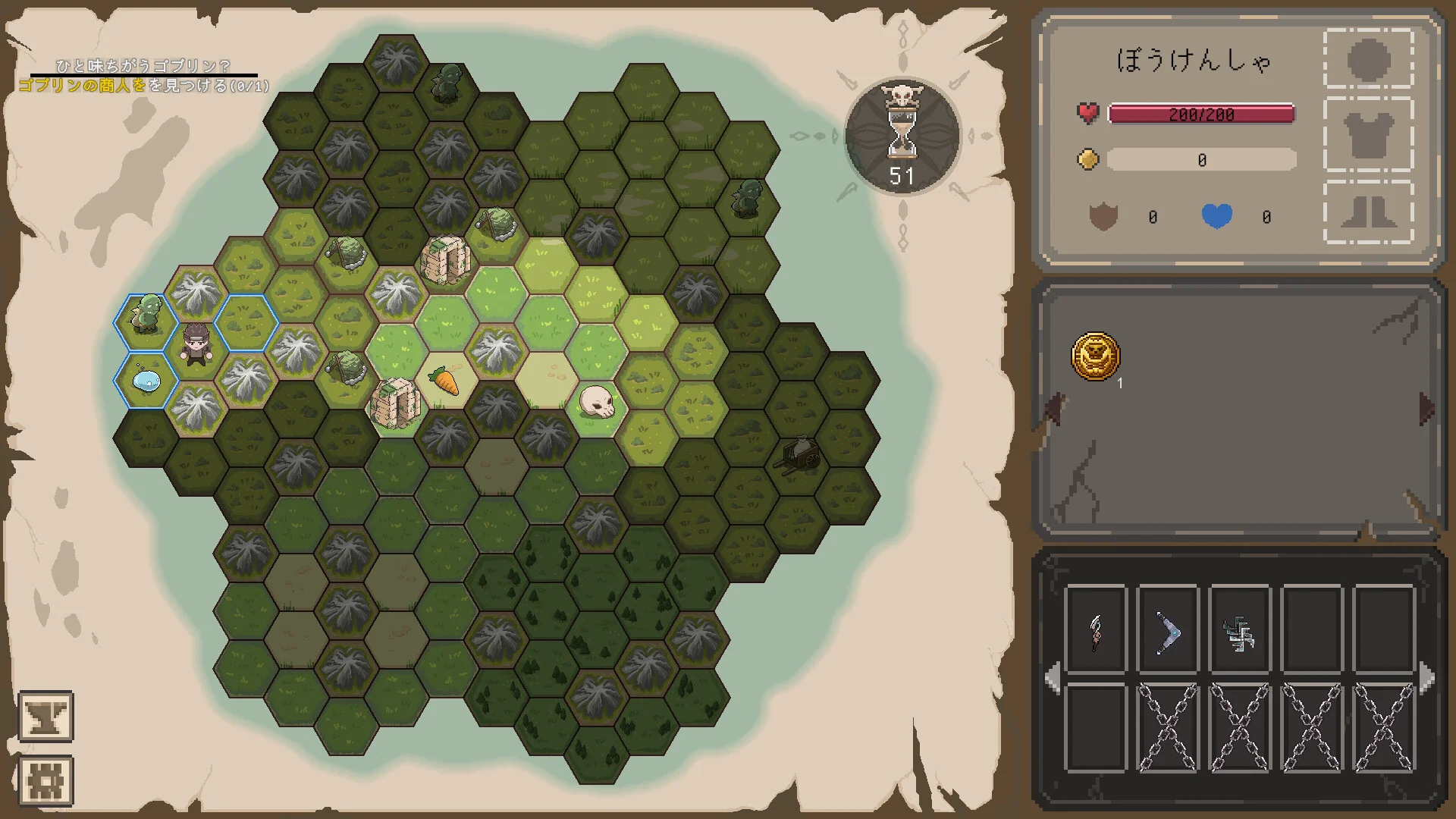Open the chest armor equipment slot
Image resolution: width=1456 pixels, height=819 pixels.
(1368, 136)
